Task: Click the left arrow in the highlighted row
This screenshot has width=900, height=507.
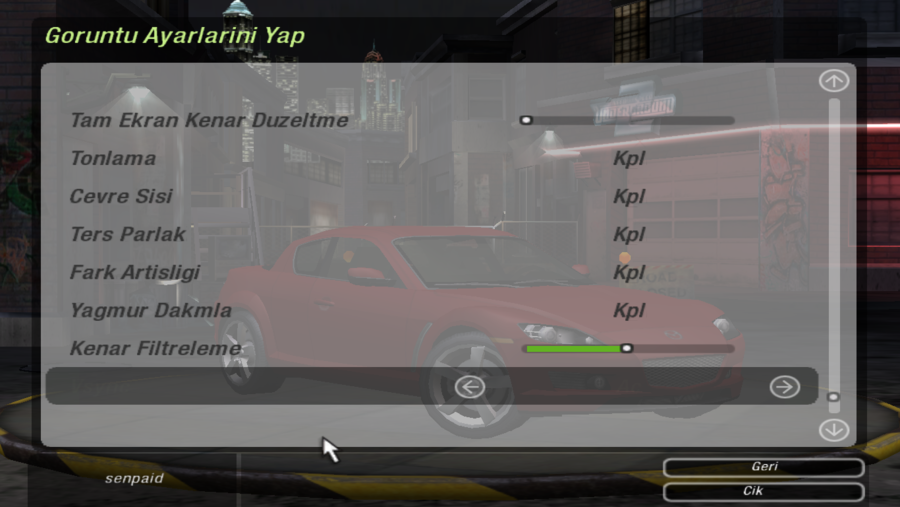Action: tap(469, 387)
